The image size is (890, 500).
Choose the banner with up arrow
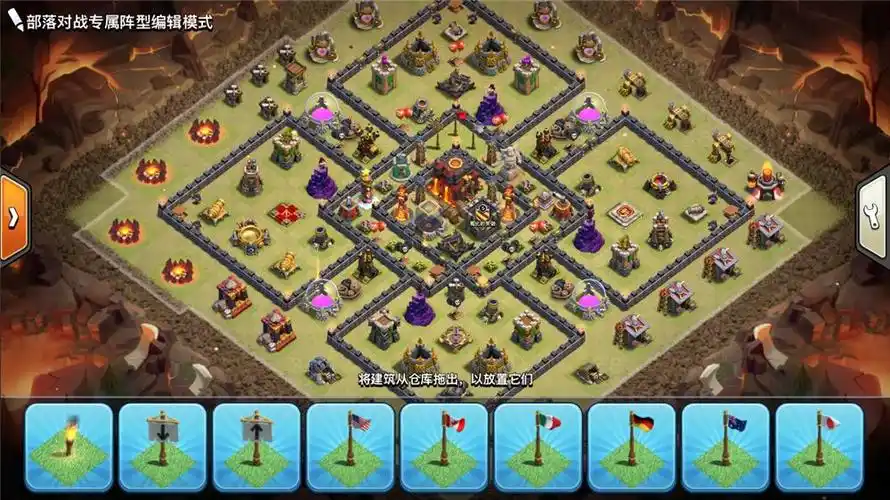257,447
